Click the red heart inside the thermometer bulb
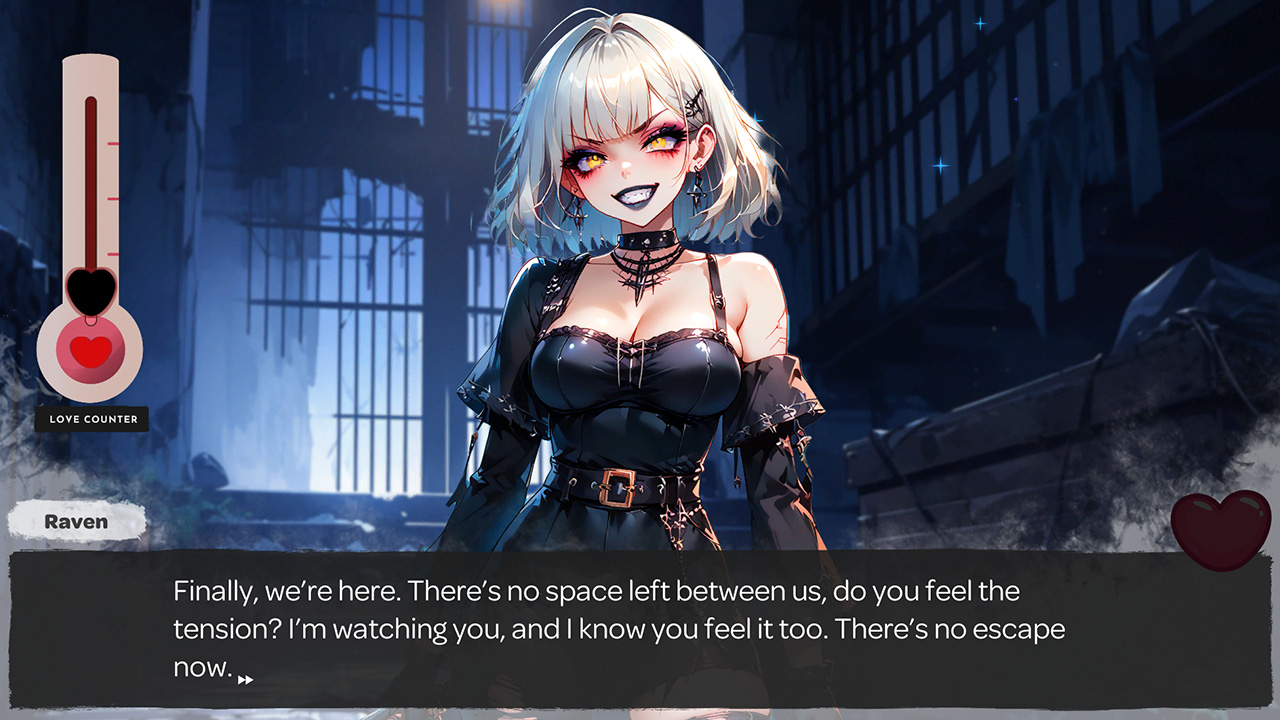This screenshot has height=720, width=1280. tap(93, 352)
